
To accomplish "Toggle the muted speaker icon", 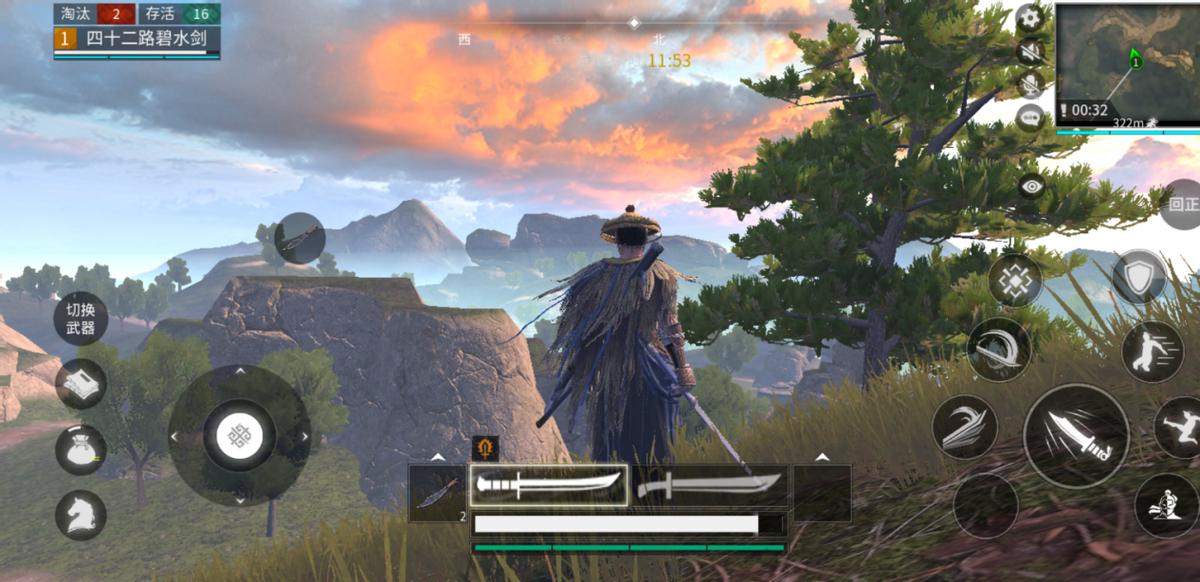I will 1029,51.
